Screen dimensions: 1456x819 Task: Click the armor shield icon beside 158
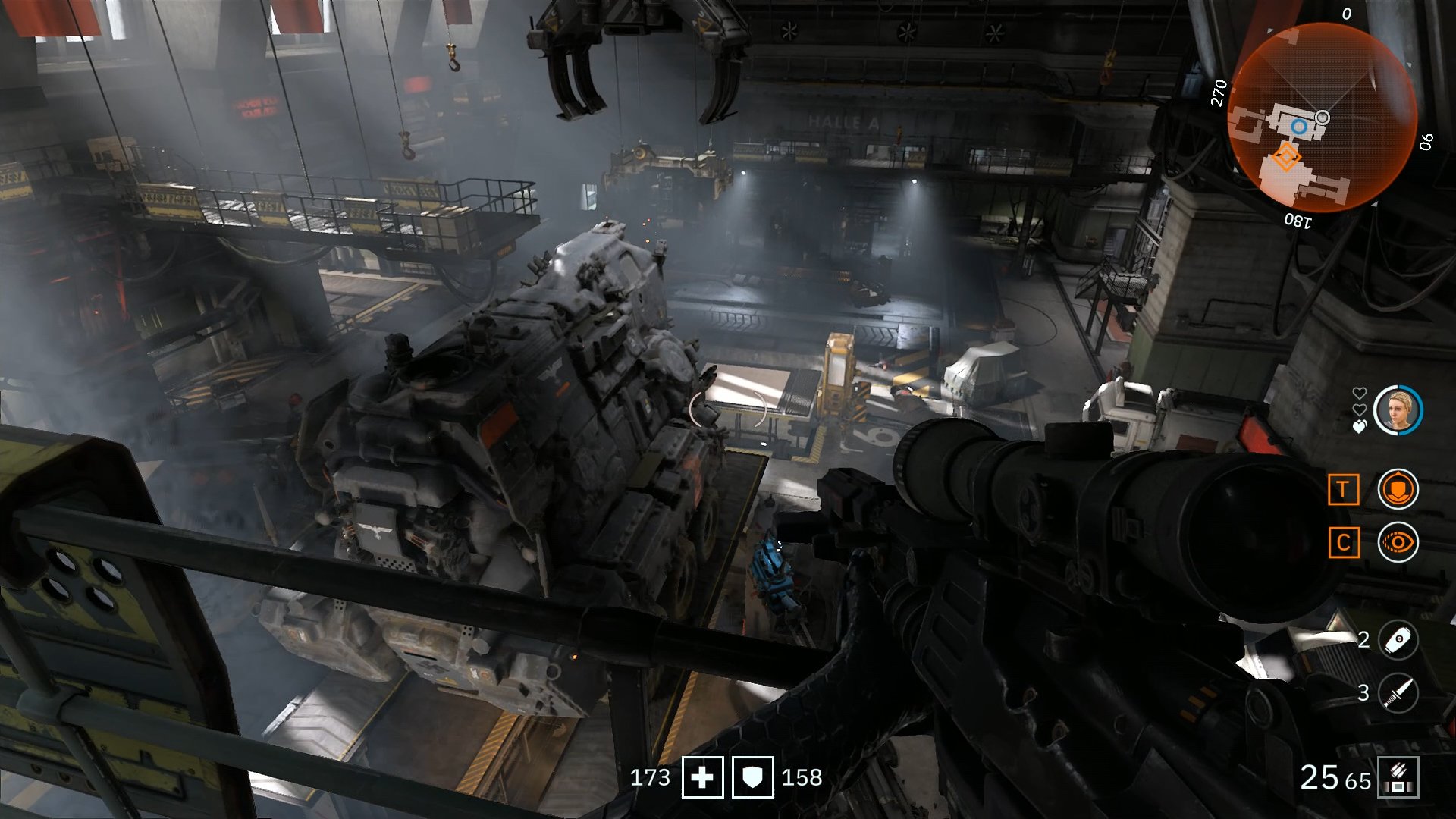(752, 777)
